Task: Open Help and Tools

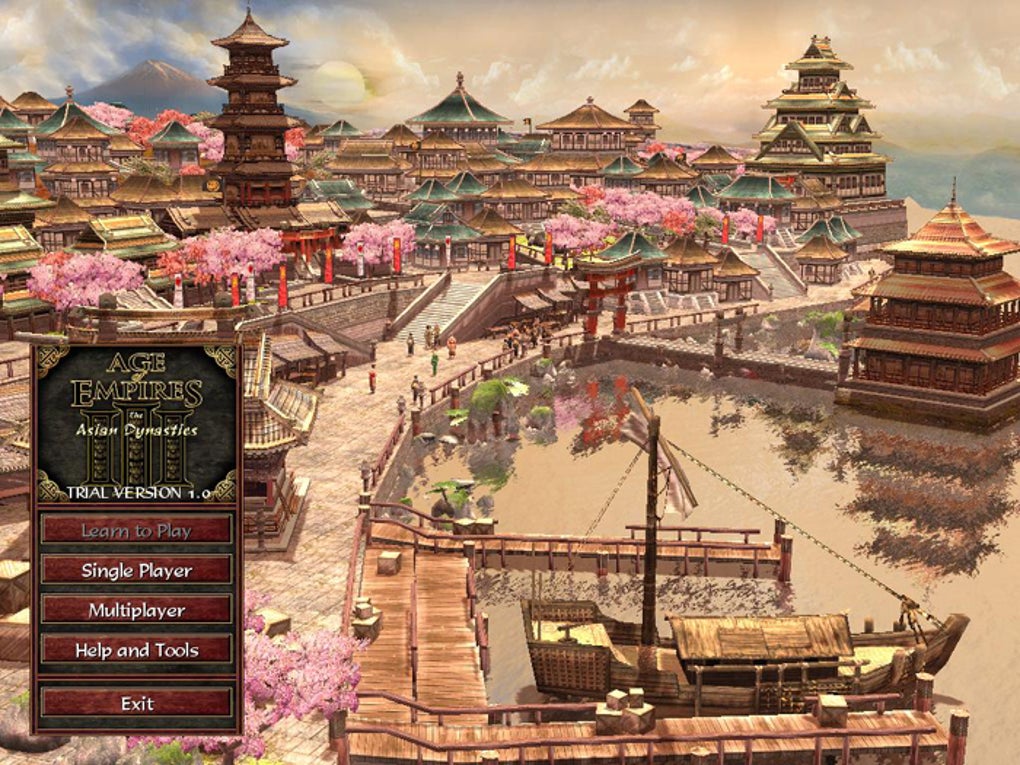Action: coord(136,650)
